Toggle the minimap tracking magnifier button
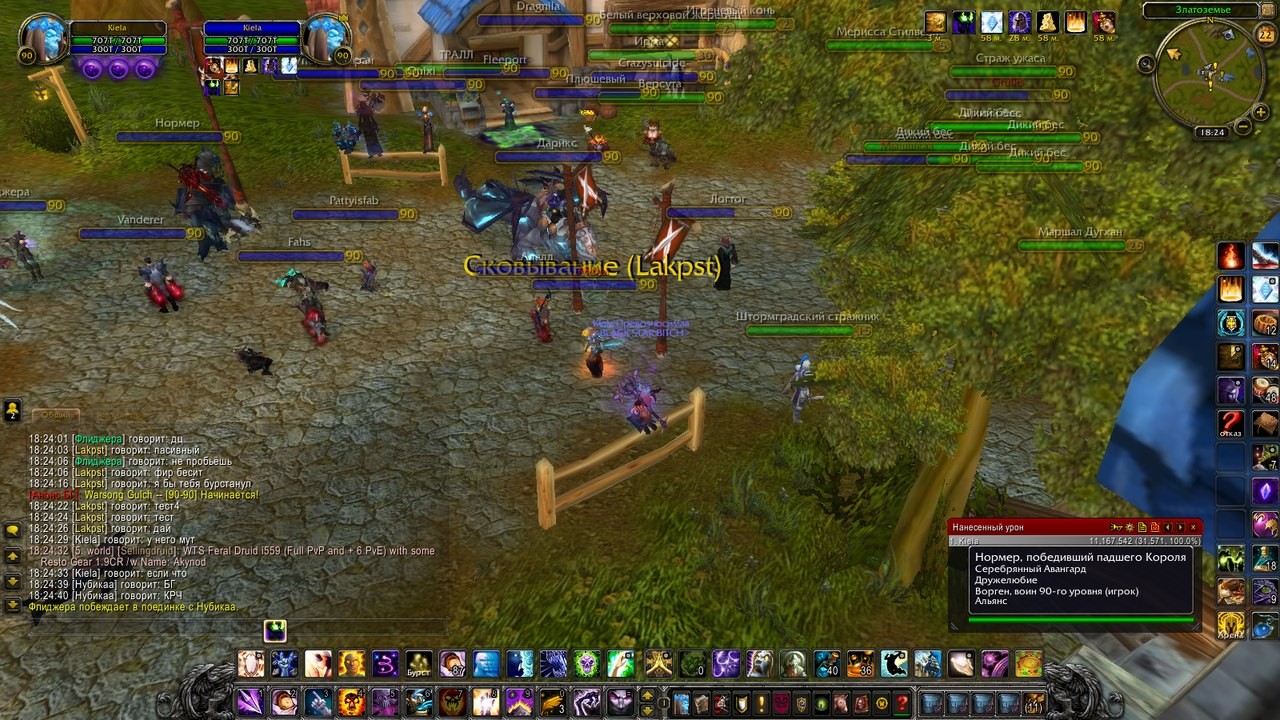Screen dimensions: 1280x720 pos(1146,64)
